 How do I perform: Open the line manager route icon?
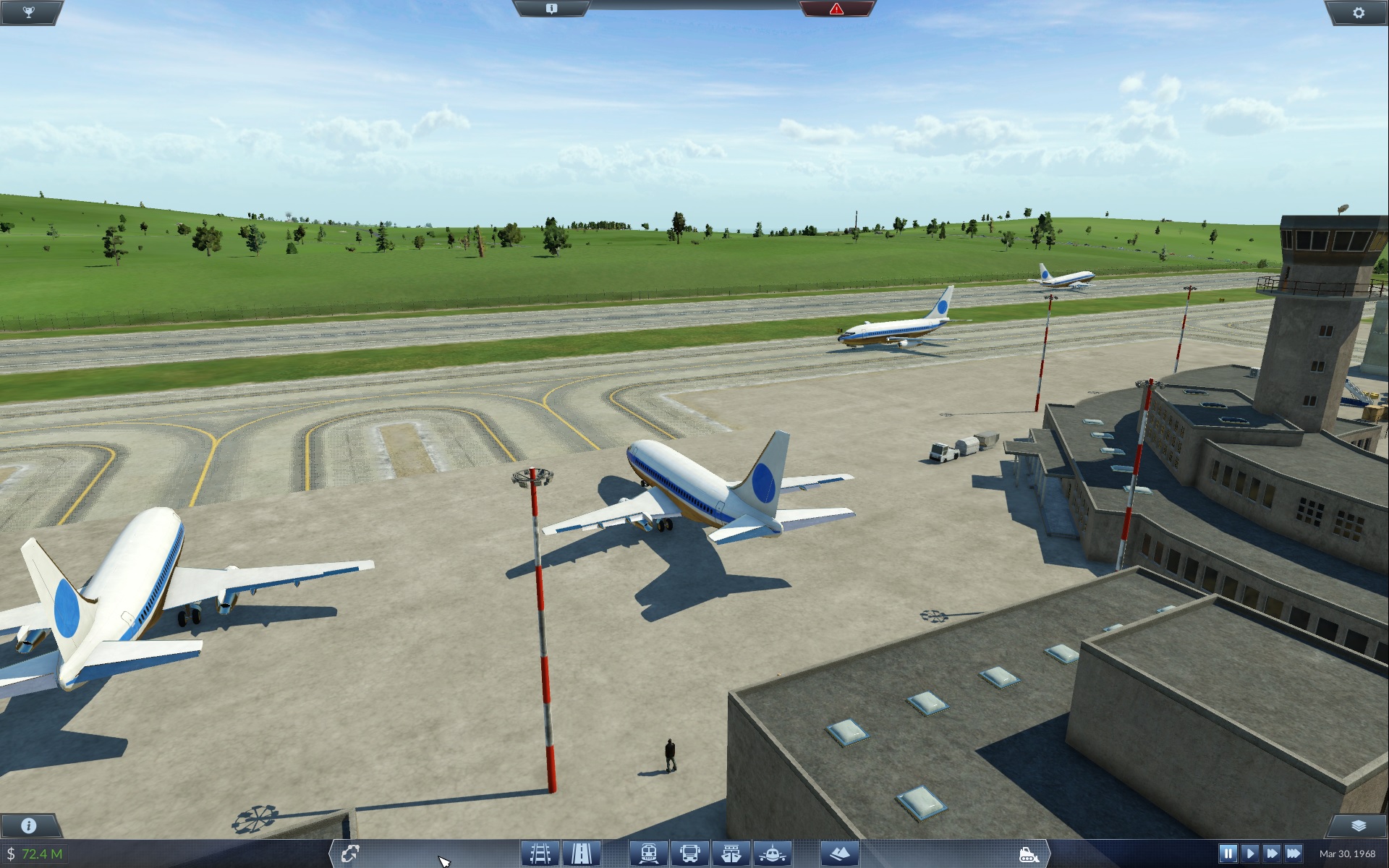click(x=350, y=854)
